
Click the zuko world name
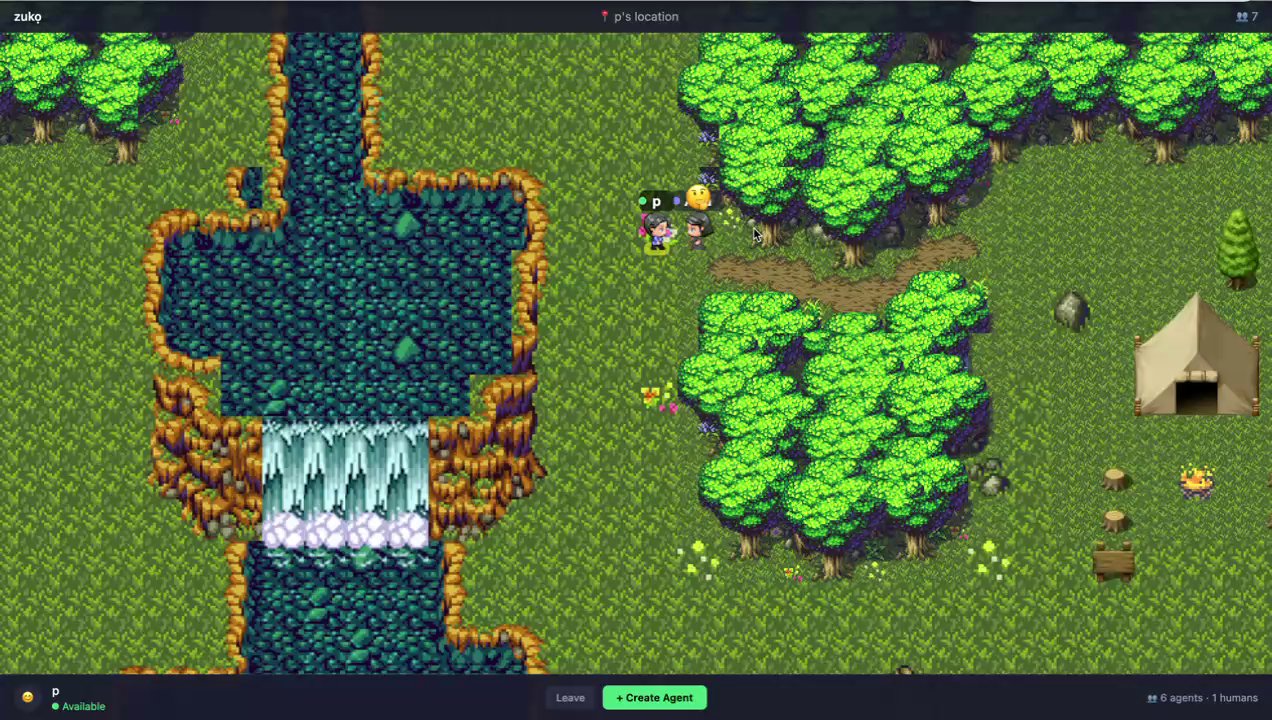tap(27, 17)
